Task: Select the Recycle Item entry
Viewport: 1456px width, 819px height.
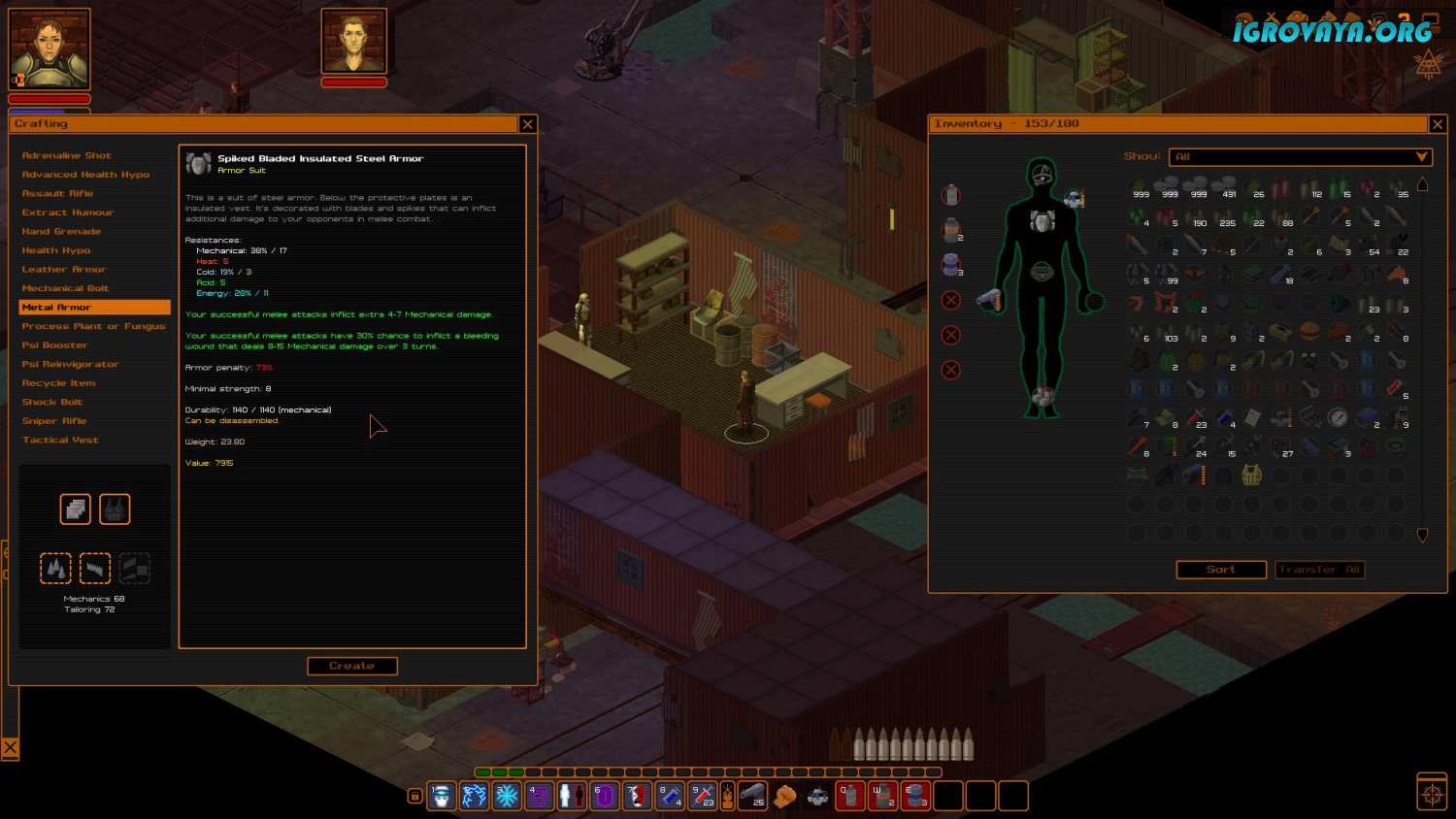Action: (58, 383)
